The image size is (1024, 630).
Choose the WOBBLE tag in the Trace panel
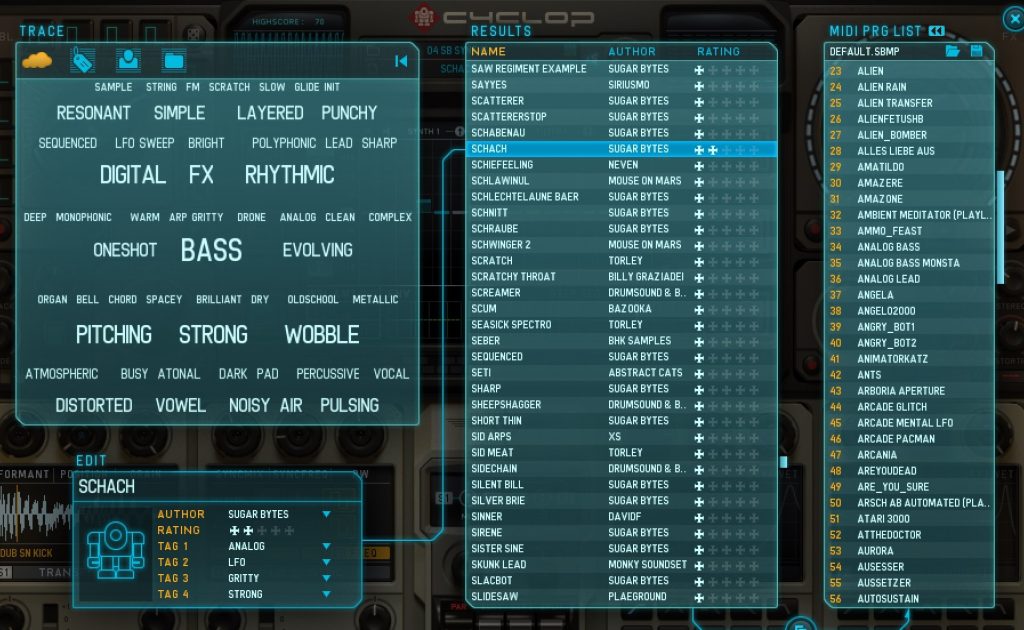click(321, 334)
